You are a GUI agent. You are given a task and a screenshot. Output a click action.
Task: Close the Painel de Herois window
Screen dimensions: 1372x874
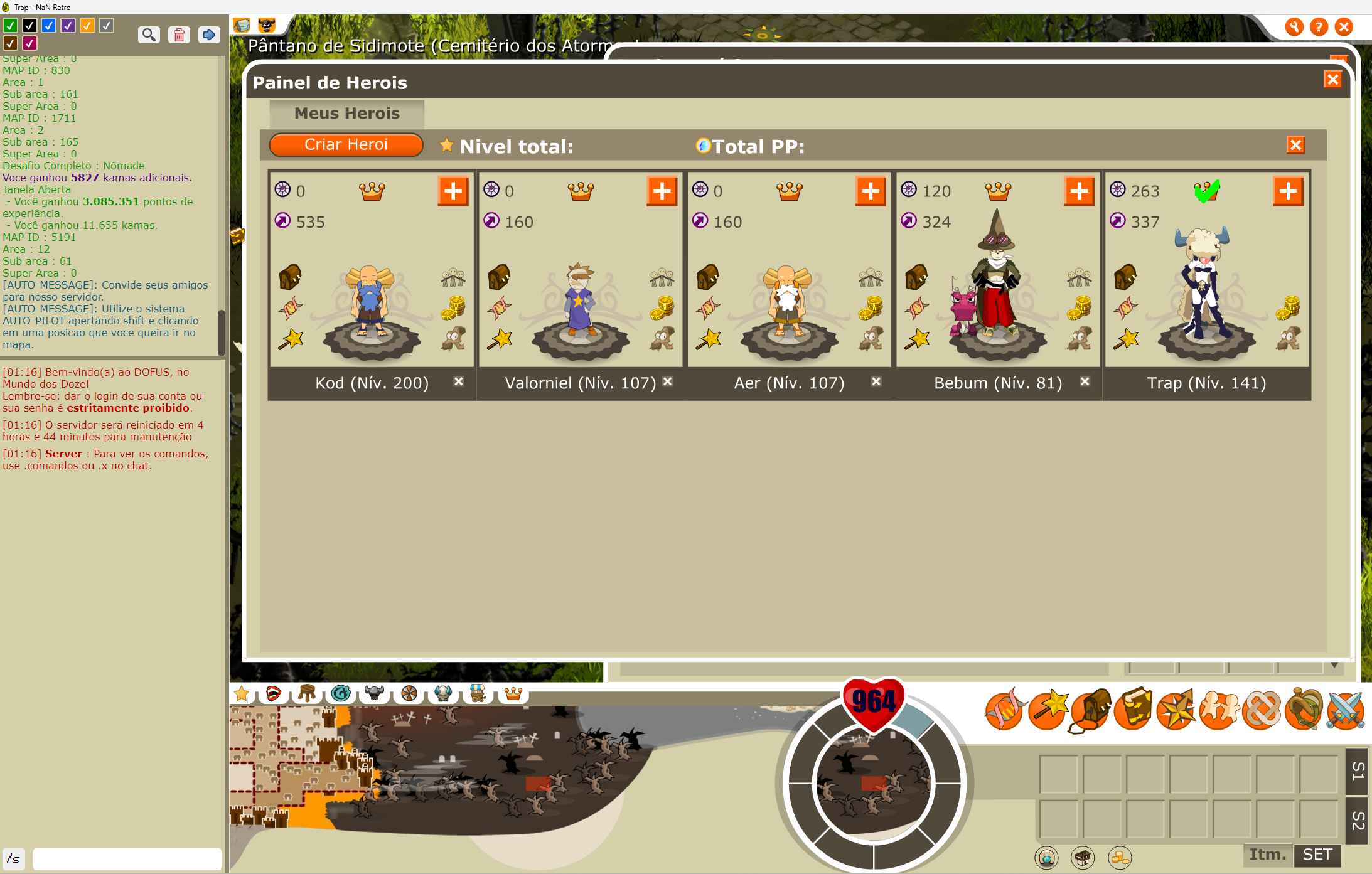(x=1332, y=80)
